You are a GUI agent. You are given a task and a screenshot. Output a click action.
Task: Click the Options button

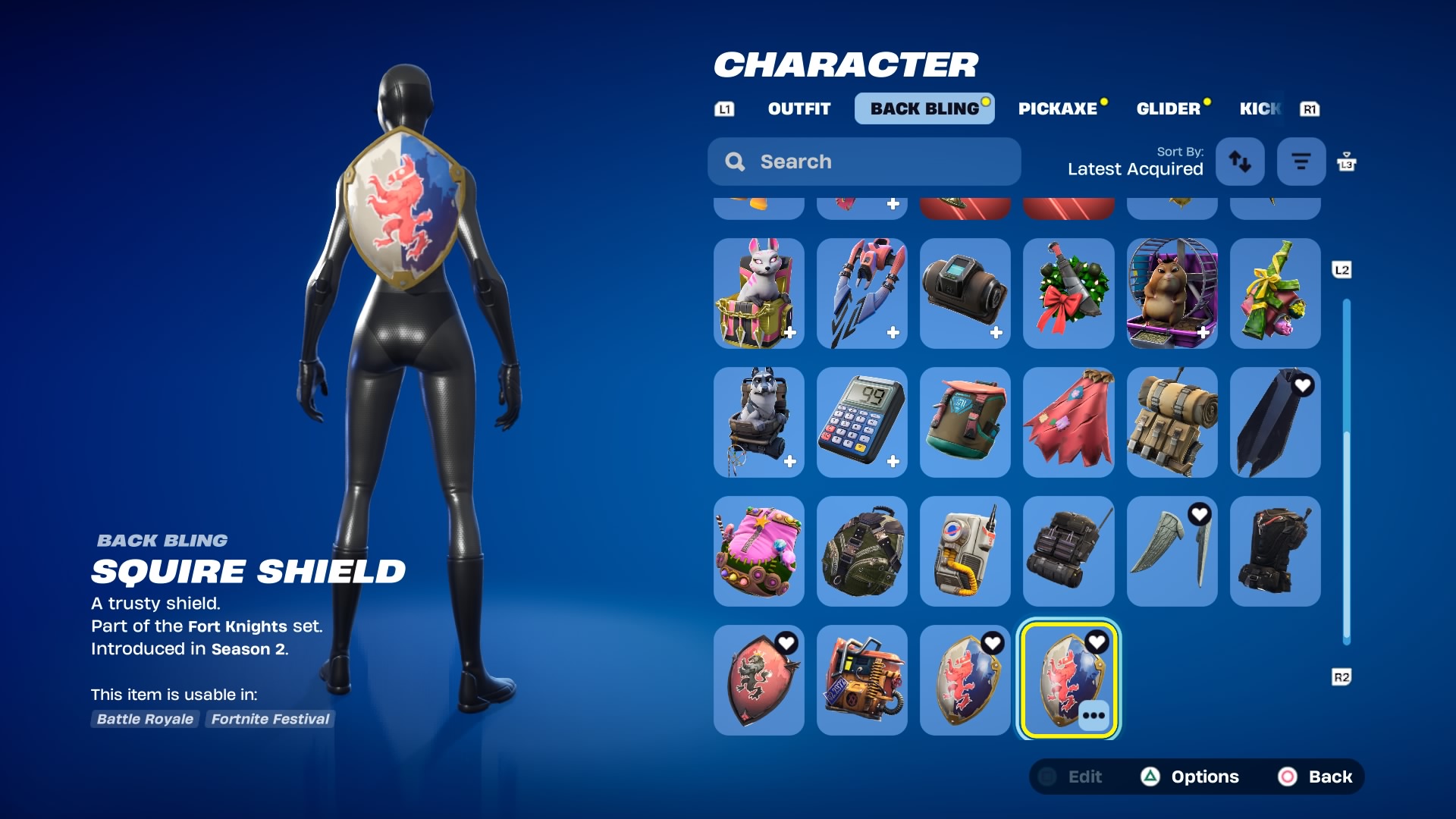[x=1191, y=777]
